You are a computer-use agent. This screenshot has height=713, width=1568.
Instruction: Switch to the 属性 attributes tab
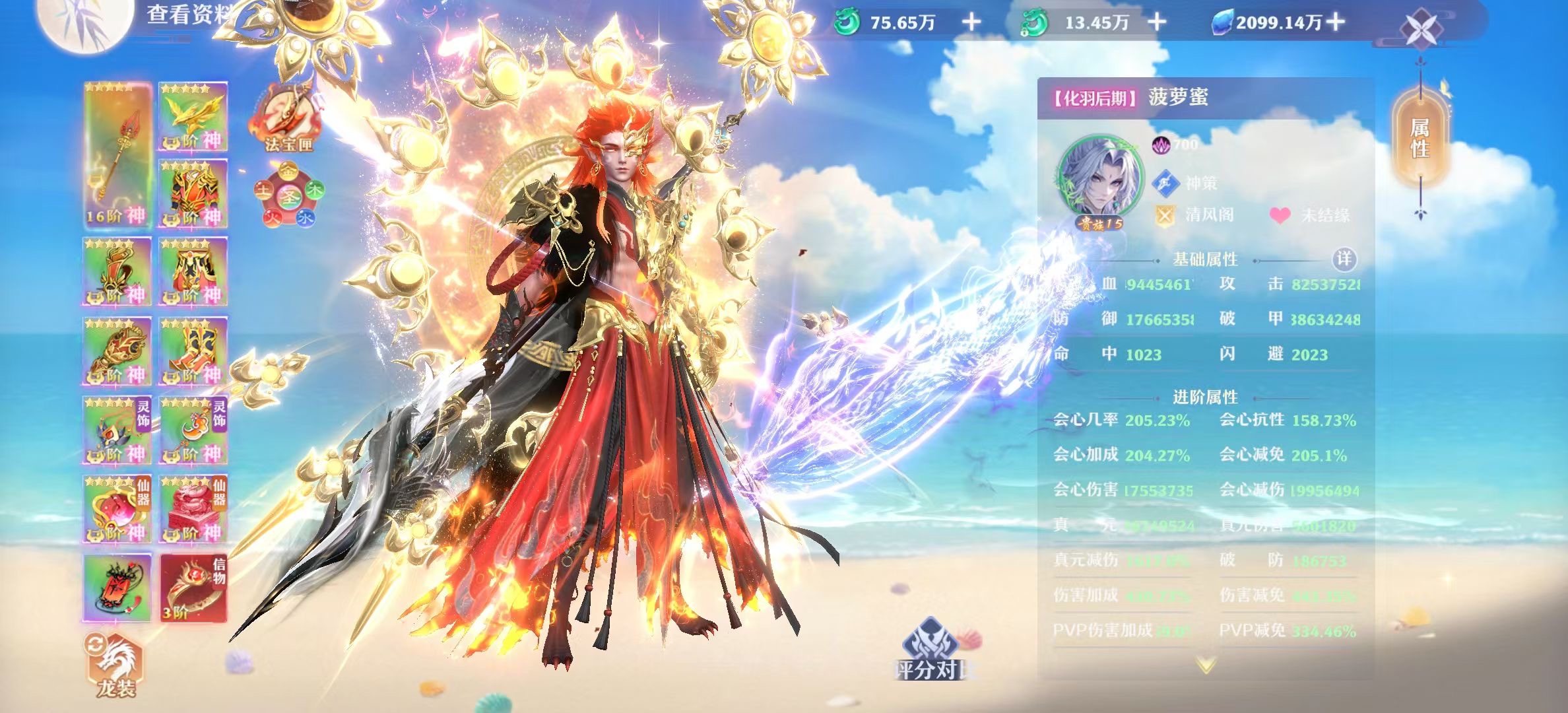[x=1420, y=137]
